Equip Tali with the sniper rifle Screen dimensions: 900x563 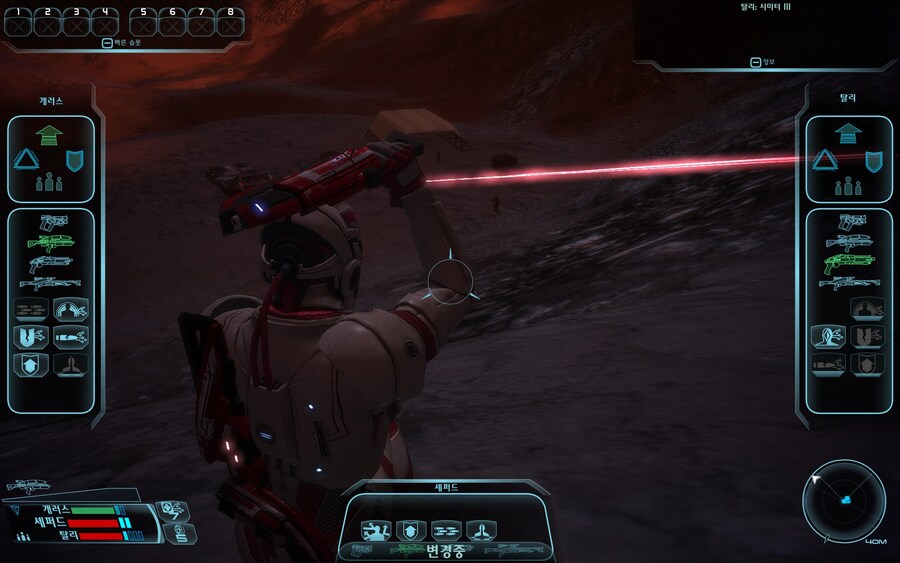click(x=849, y=285)
